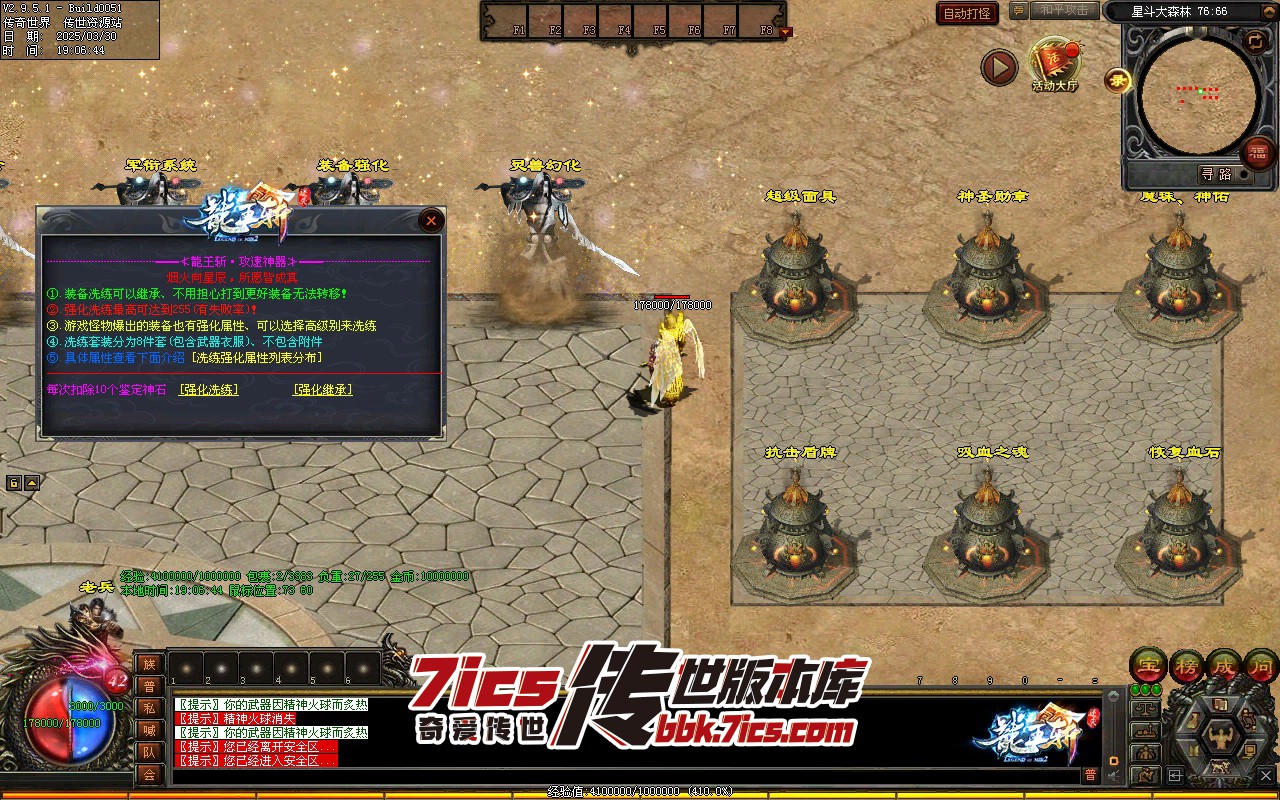Choose the 强化继承 option
Viewport: 1280px width, 800px height.
coord(322,390)
